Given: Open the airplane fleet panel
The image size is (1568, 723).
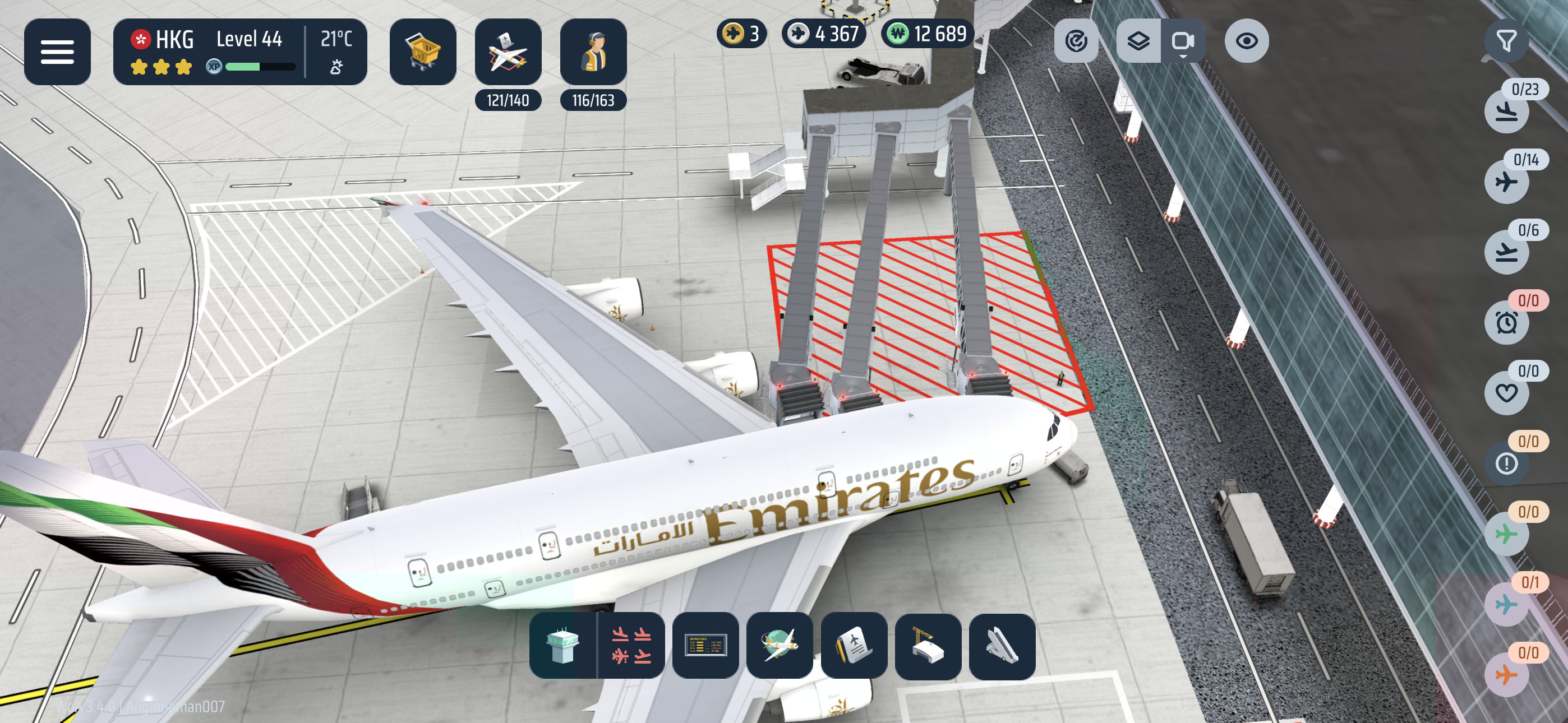Looking at the screenshot, I should coord(508,52).
